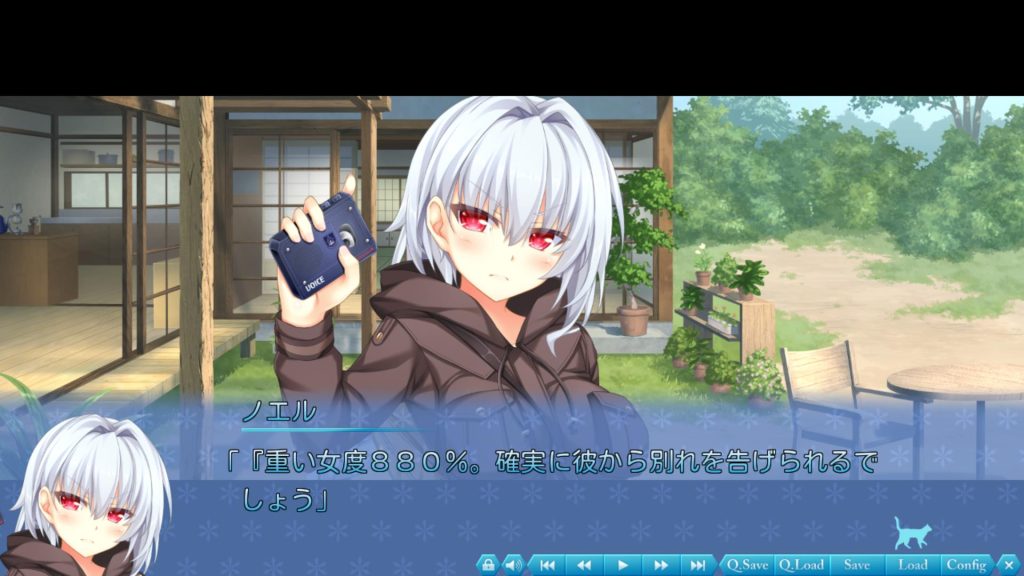Start auto-play with the play arrow
This screenshot has height=576, width=1024.
[622, 565]
